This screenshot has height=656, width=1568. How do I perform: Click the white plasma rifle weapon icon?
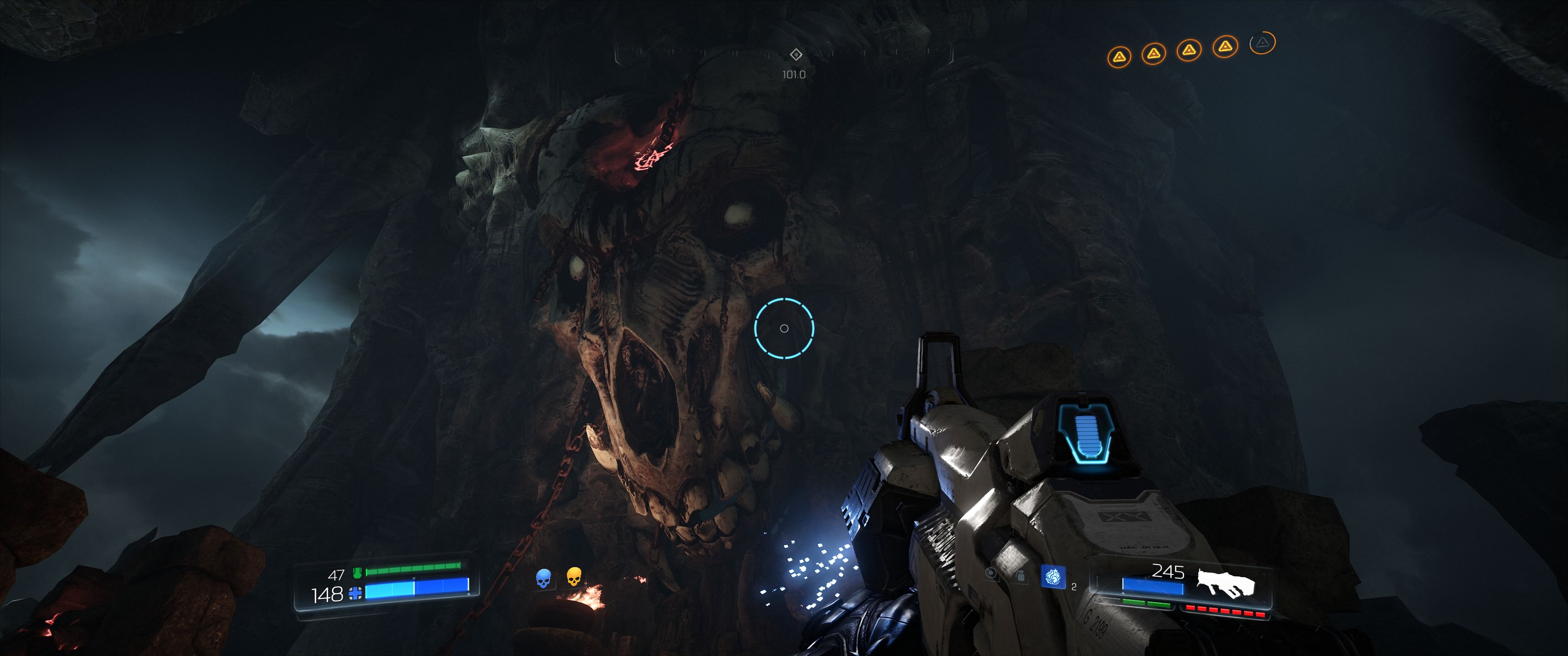[x=1225, y=583]
